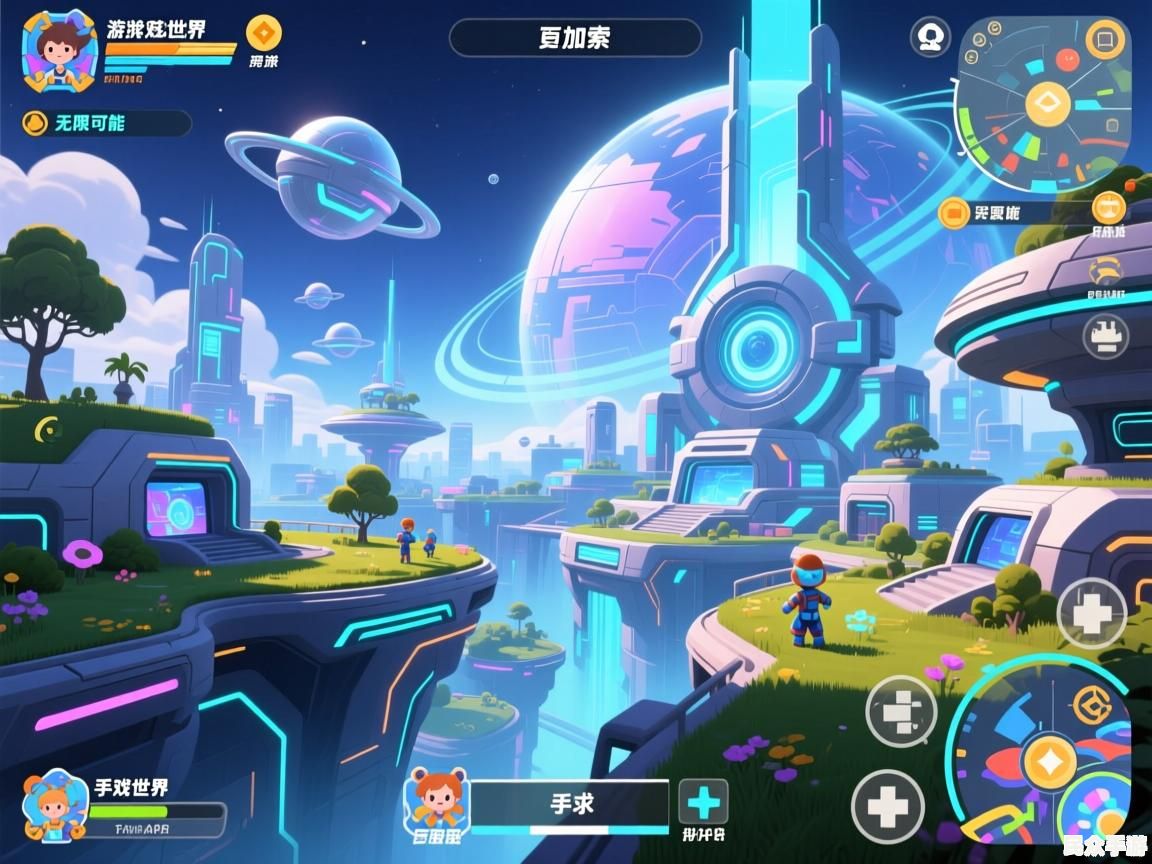The image size is (1152, 864).
Task: Select the orange-icon quest tracker label
Action: click(x=985, y=212)
